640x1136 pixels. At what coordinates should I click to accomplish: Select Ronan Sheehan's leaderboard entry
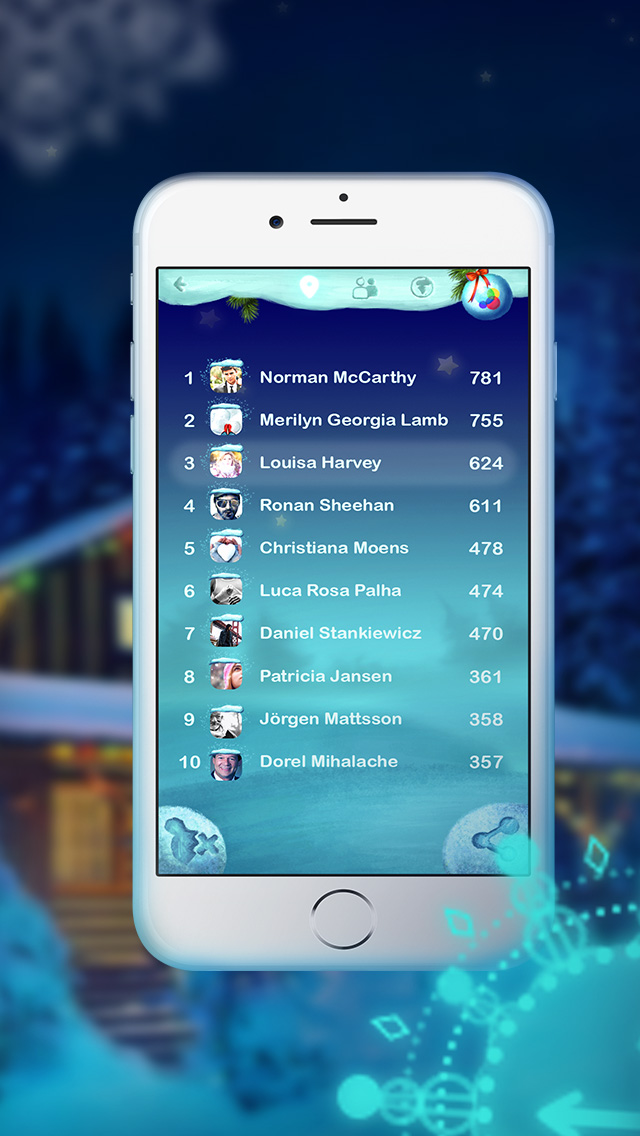[342, 506]
